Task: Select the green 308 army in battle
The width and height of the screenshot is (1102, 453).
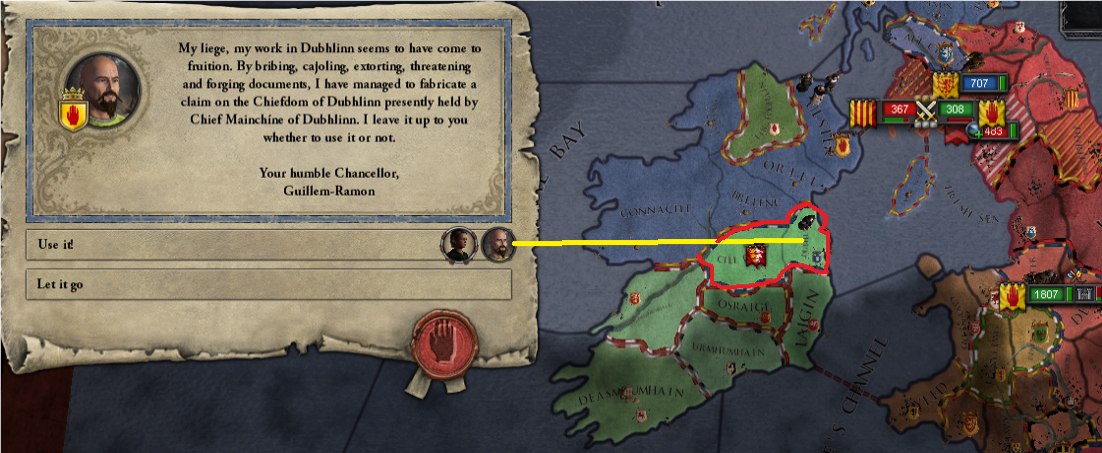Action: pos(957,109)
